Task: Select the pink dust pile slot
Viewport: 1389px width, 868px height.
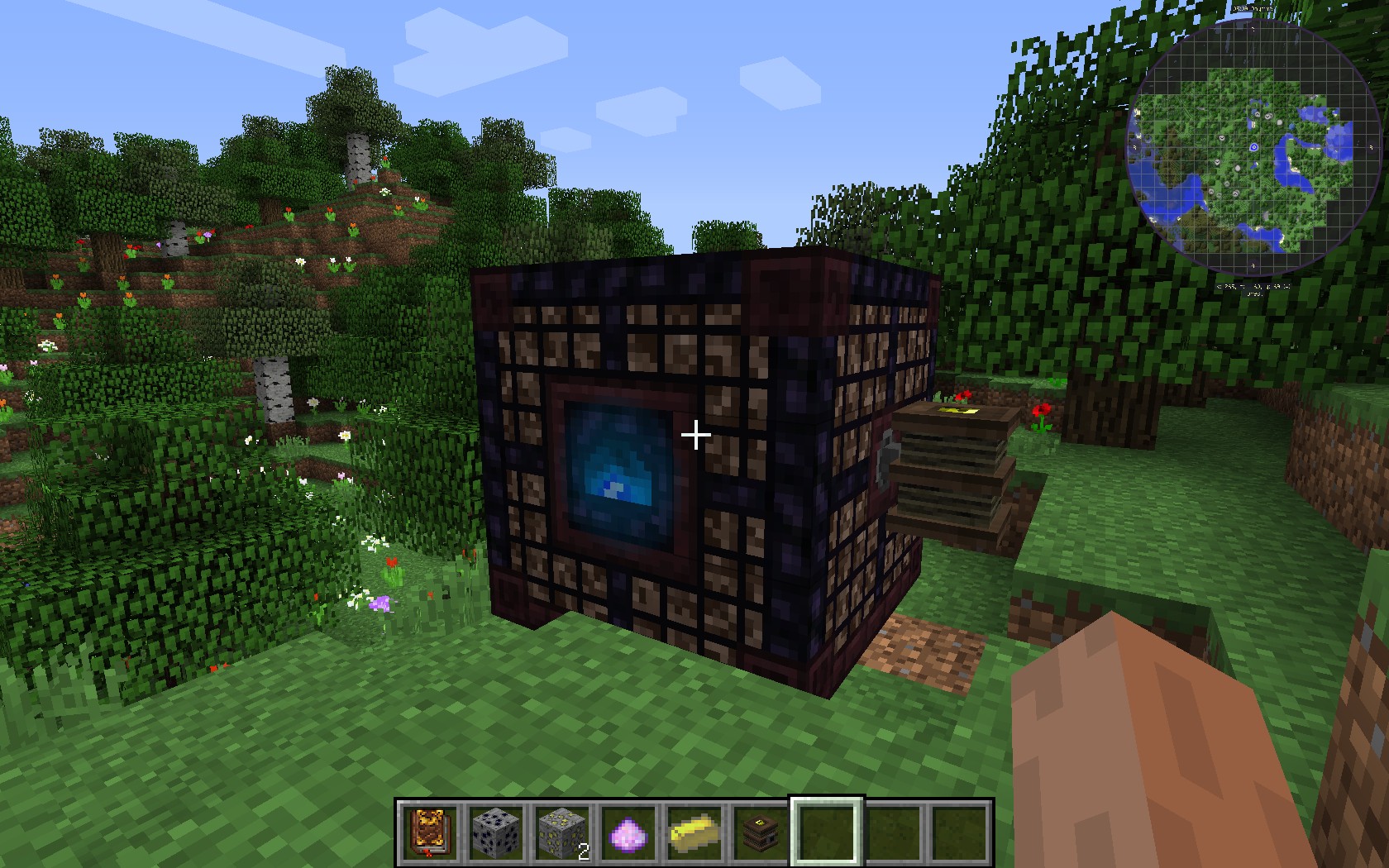Action: (x=629, y=832)
